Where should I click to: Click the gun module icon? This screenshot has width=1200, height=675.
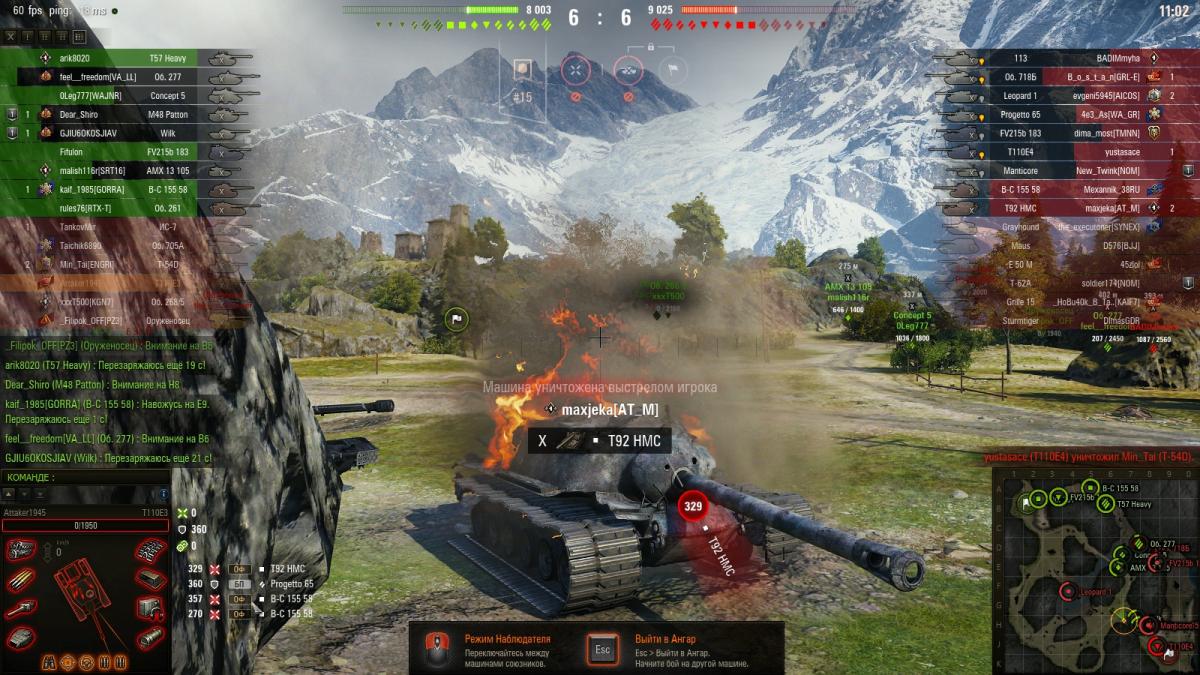[x=22, y=609]
